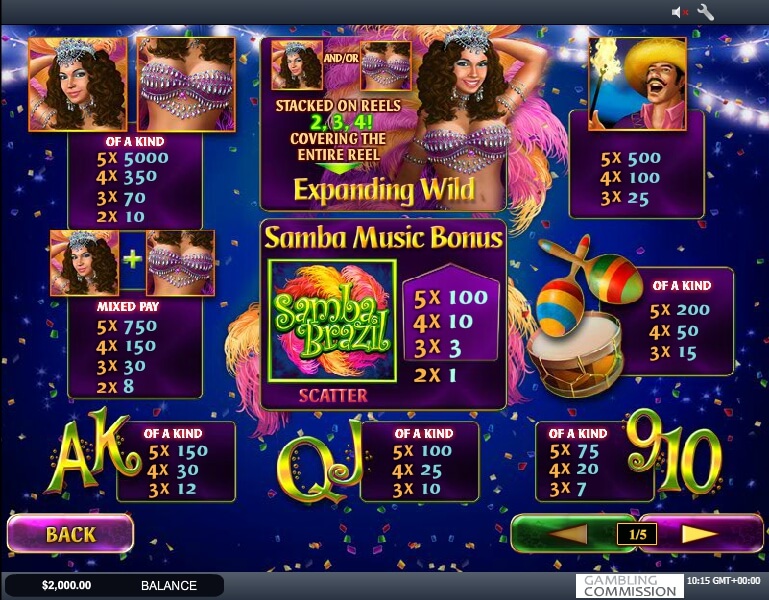Mute the game sound

pyautogui.click(x=680, y=12)
